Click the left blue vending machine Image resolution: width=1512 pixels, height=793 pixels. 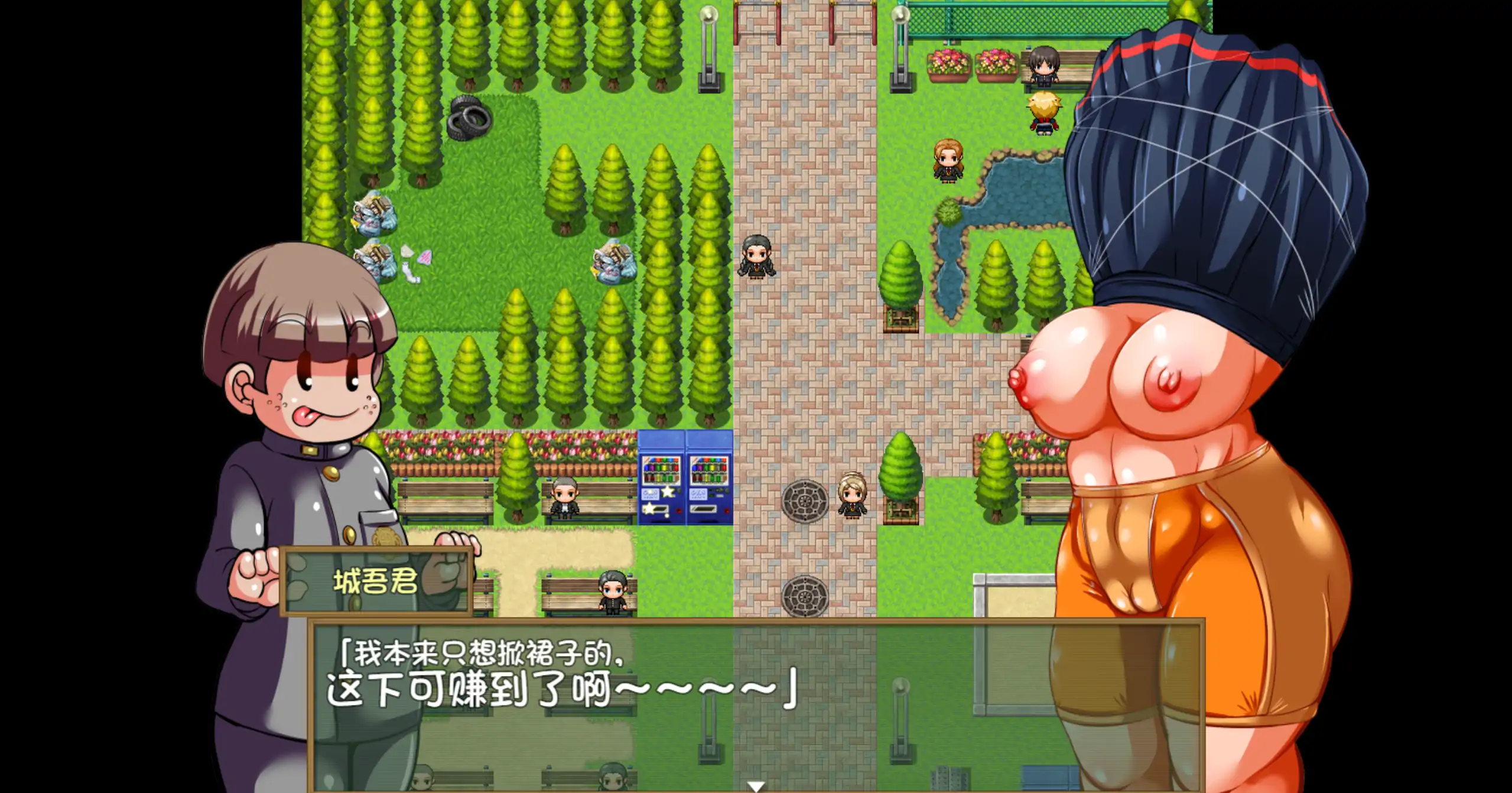[x=663, y=479]
